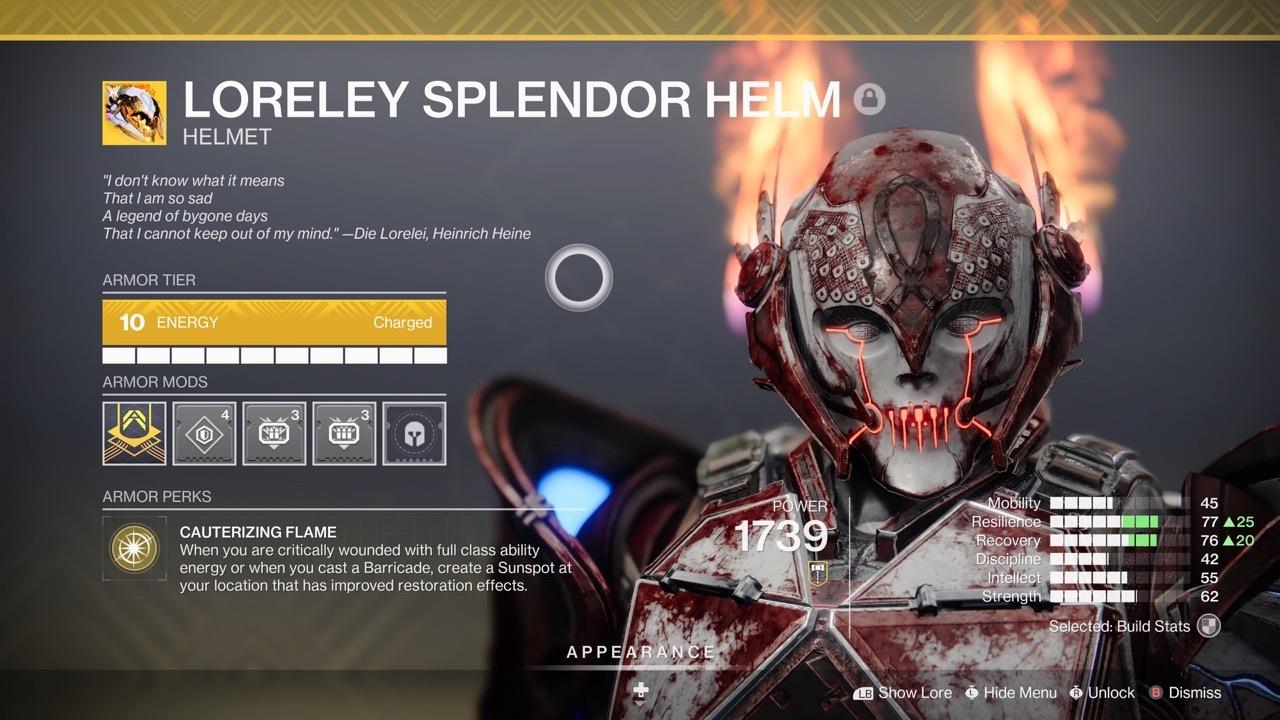Select the first 3-cost ammo finder mod

(x=274, y=433)
